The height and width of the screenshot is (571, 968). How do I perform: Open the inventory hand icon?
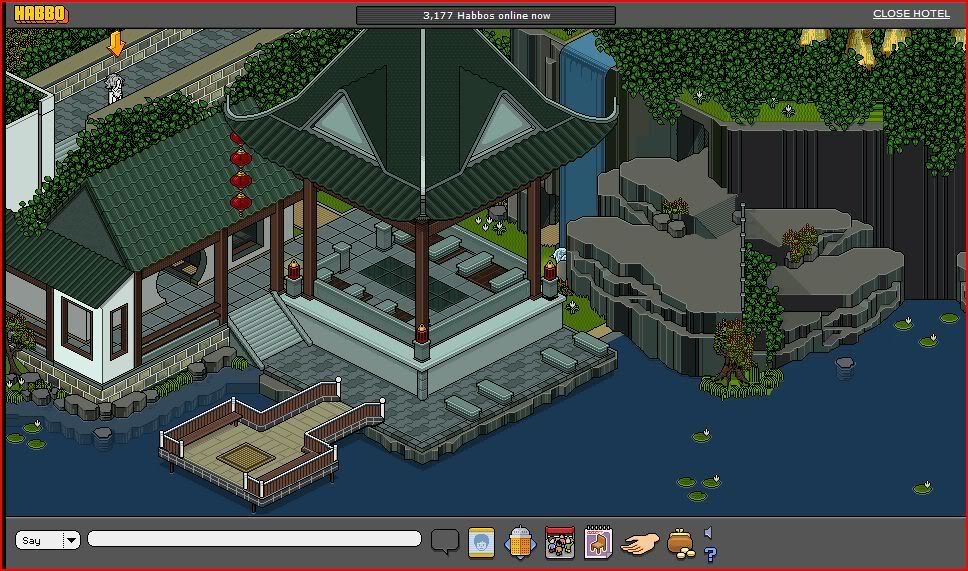point(640,543)
